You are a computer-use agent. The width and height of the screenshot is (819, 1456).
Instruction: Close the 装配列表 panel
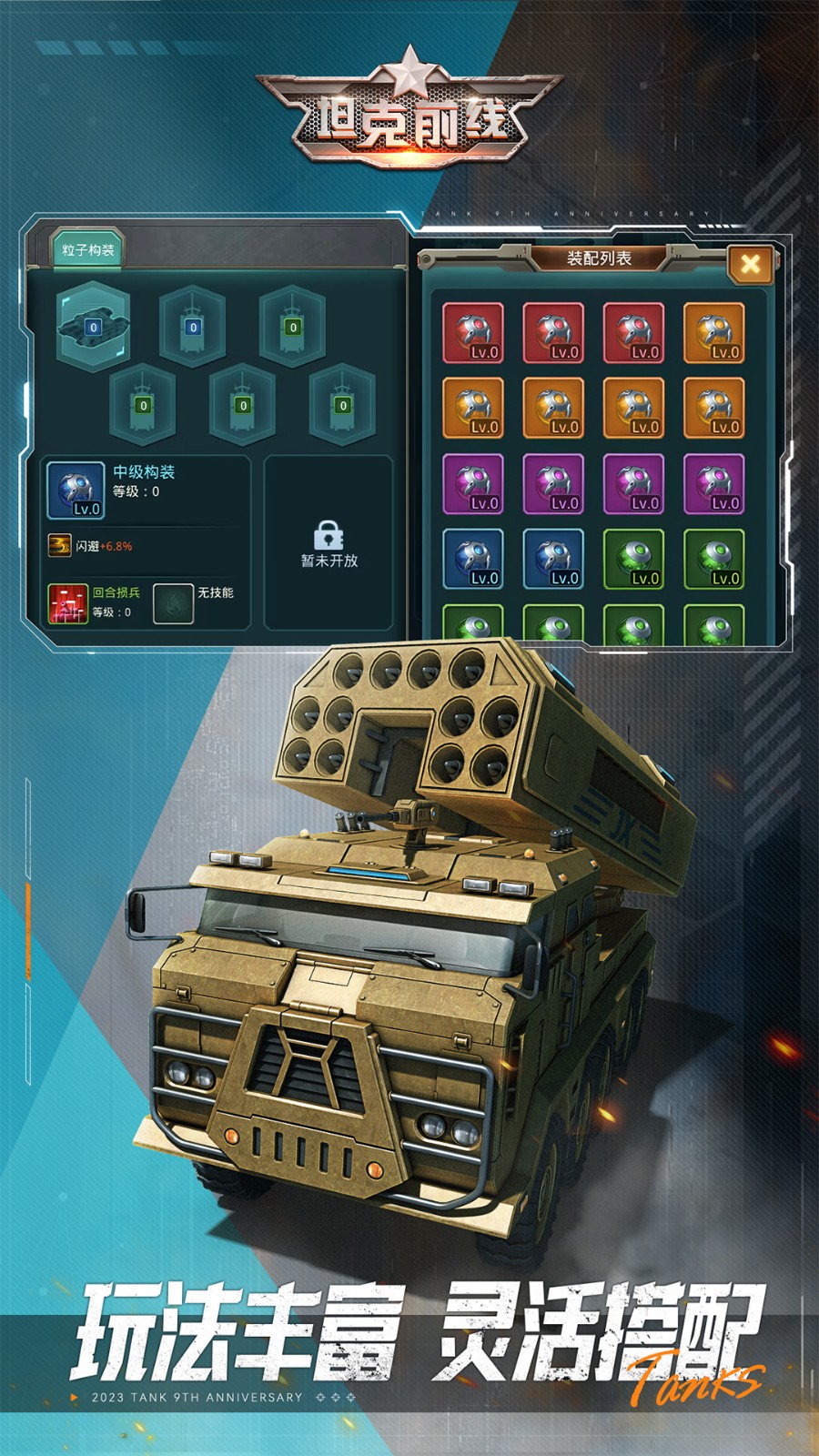(750, 264)
